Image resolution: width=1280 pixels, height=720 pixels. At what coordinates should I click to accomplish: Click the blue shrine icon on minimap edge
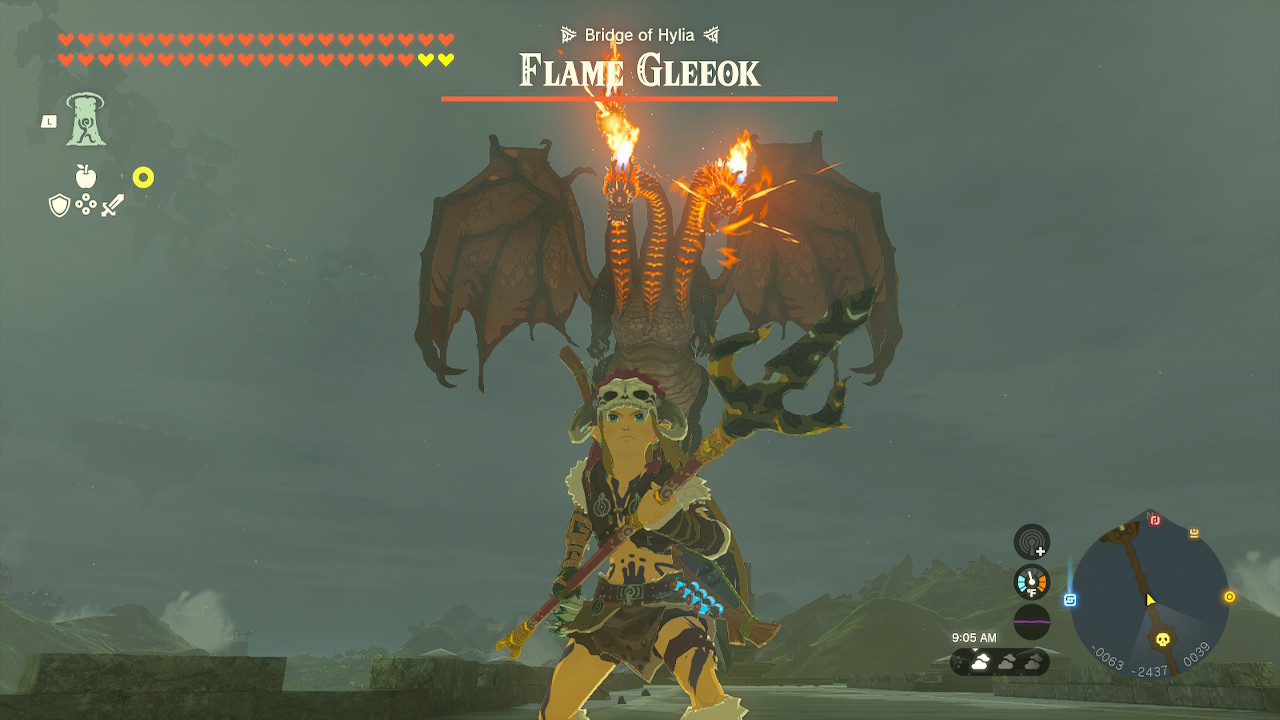(x=1072, y=599)
